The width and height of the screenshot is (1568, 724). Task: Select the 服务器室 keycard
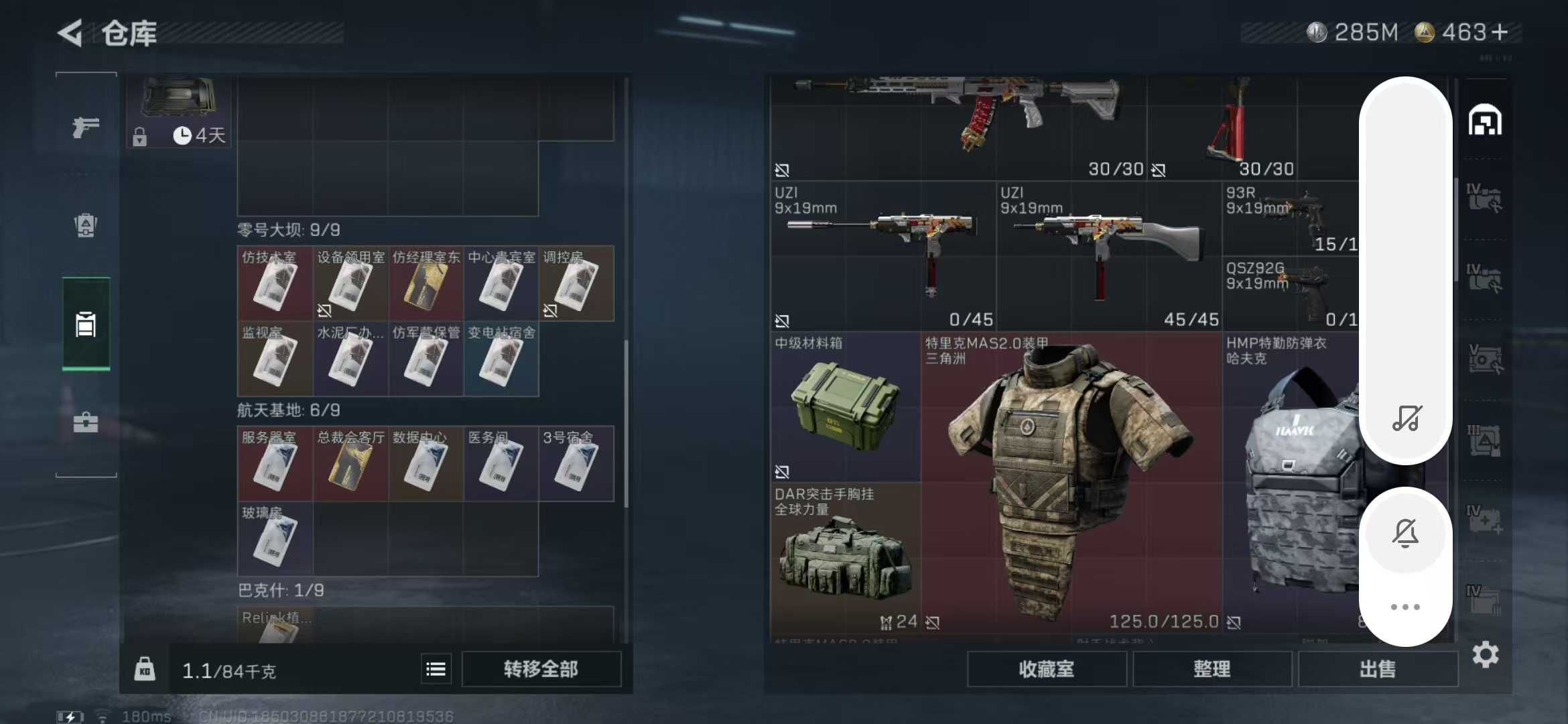tap(275, 464)
